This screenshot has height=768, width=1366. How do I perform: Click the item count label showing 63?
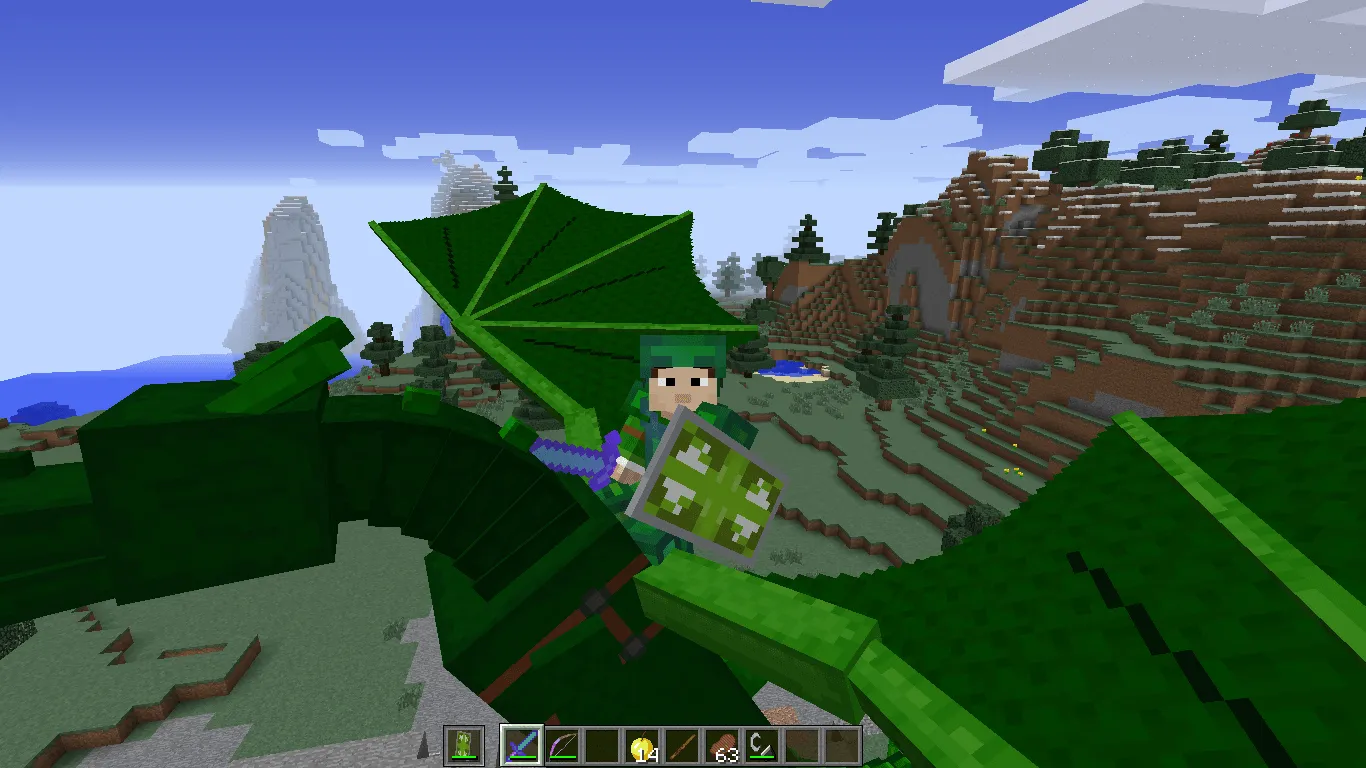pyautogui.click(x=728, y=755)
